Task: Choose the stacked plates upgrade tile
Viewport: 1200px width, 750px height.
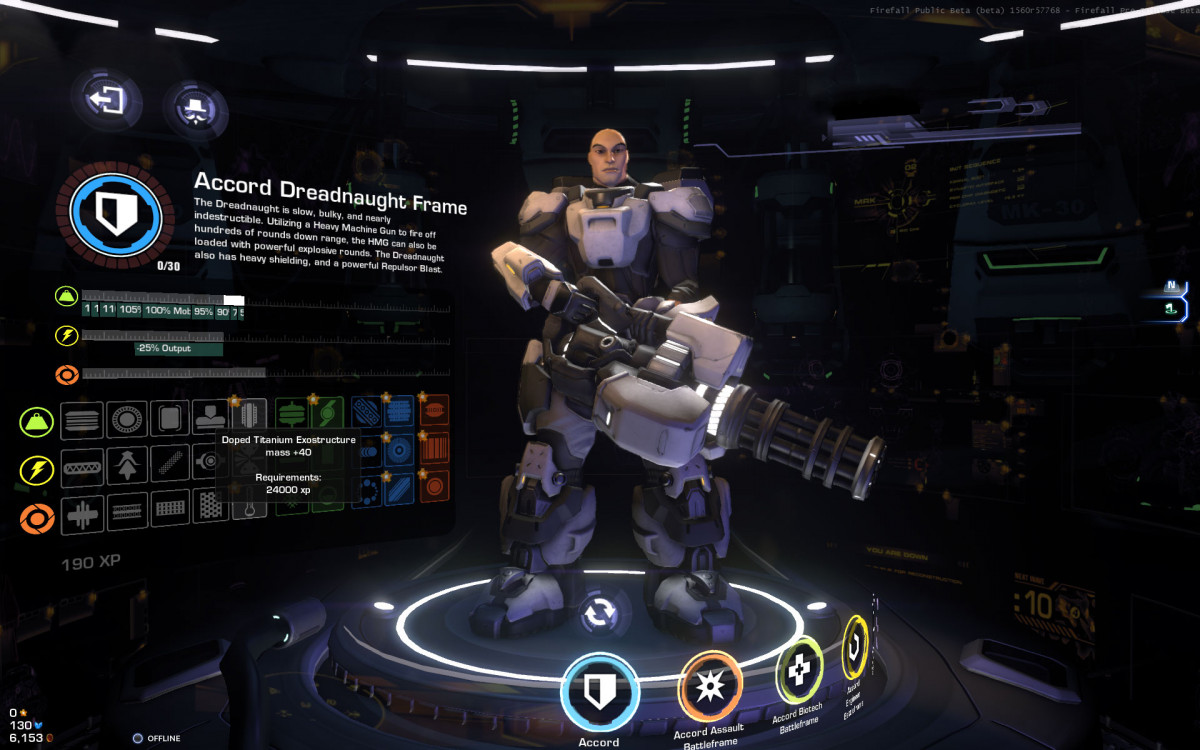Action: pyautogui.click(x=82, y=420)
